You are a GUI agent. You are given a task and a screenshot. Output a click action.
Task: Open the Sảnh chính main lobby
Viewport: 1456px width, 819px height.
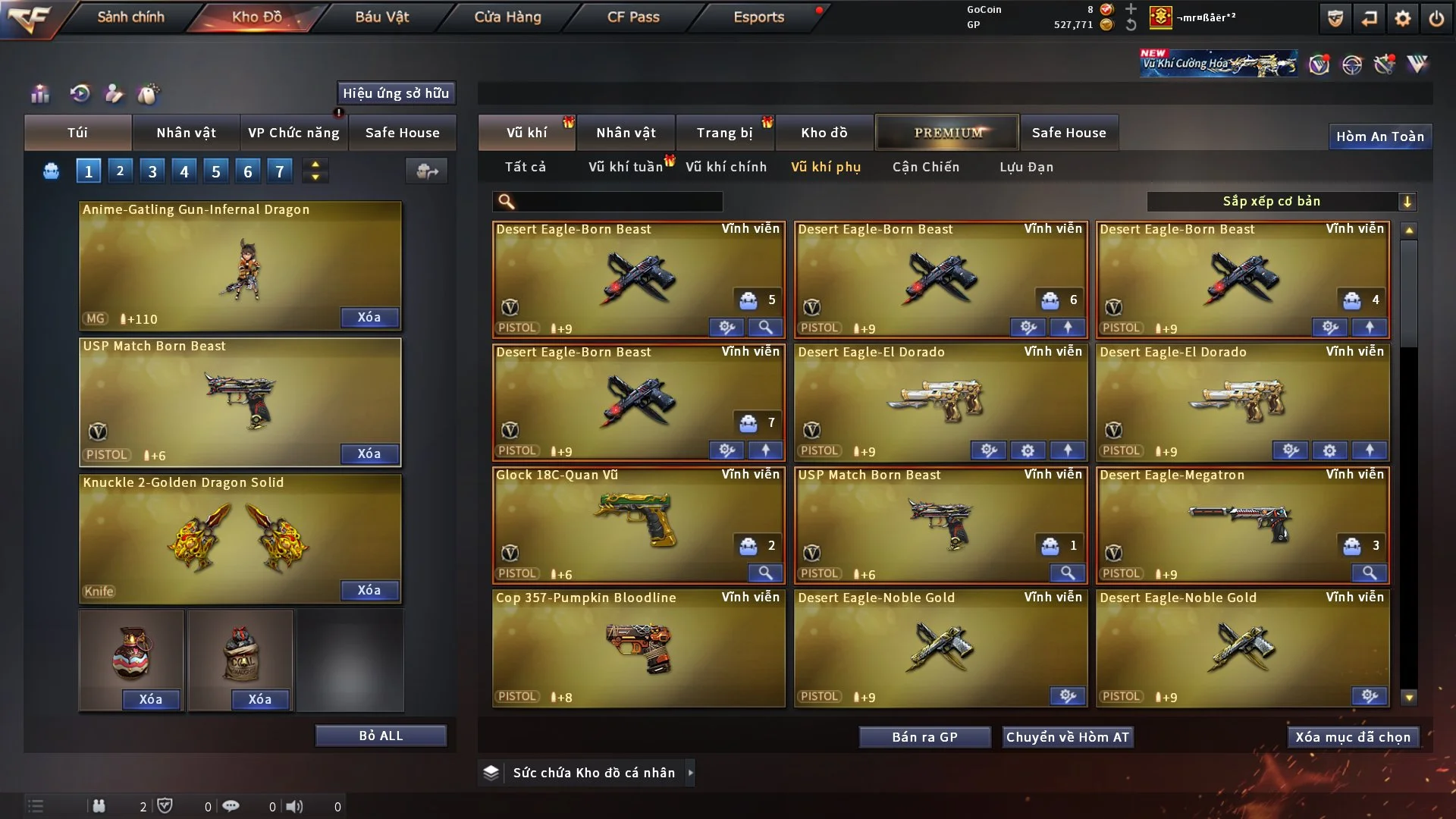click(x=130, y=17)
